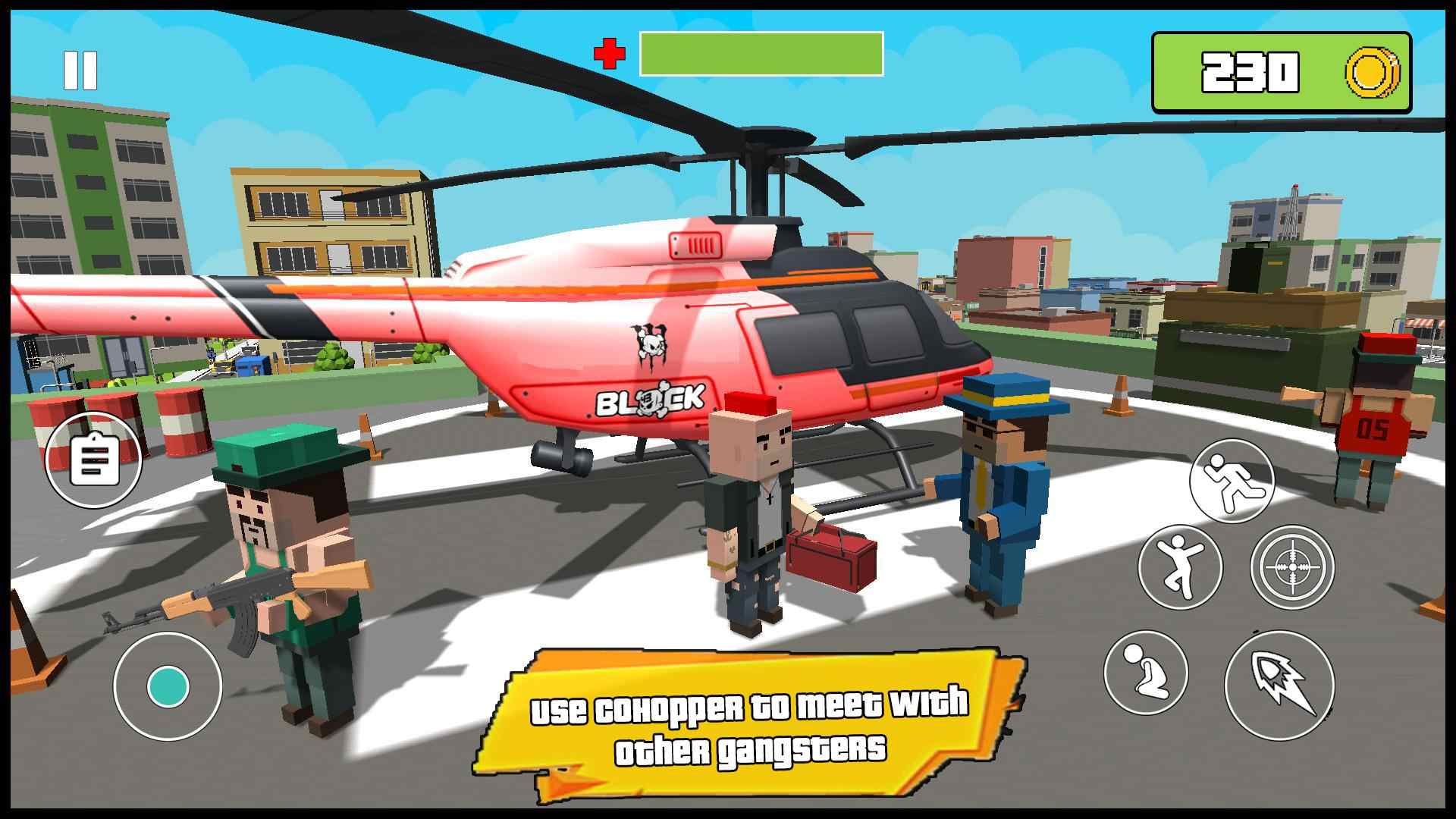
Task: Tap the virtual joystick
Action: [x=168, y=686]
